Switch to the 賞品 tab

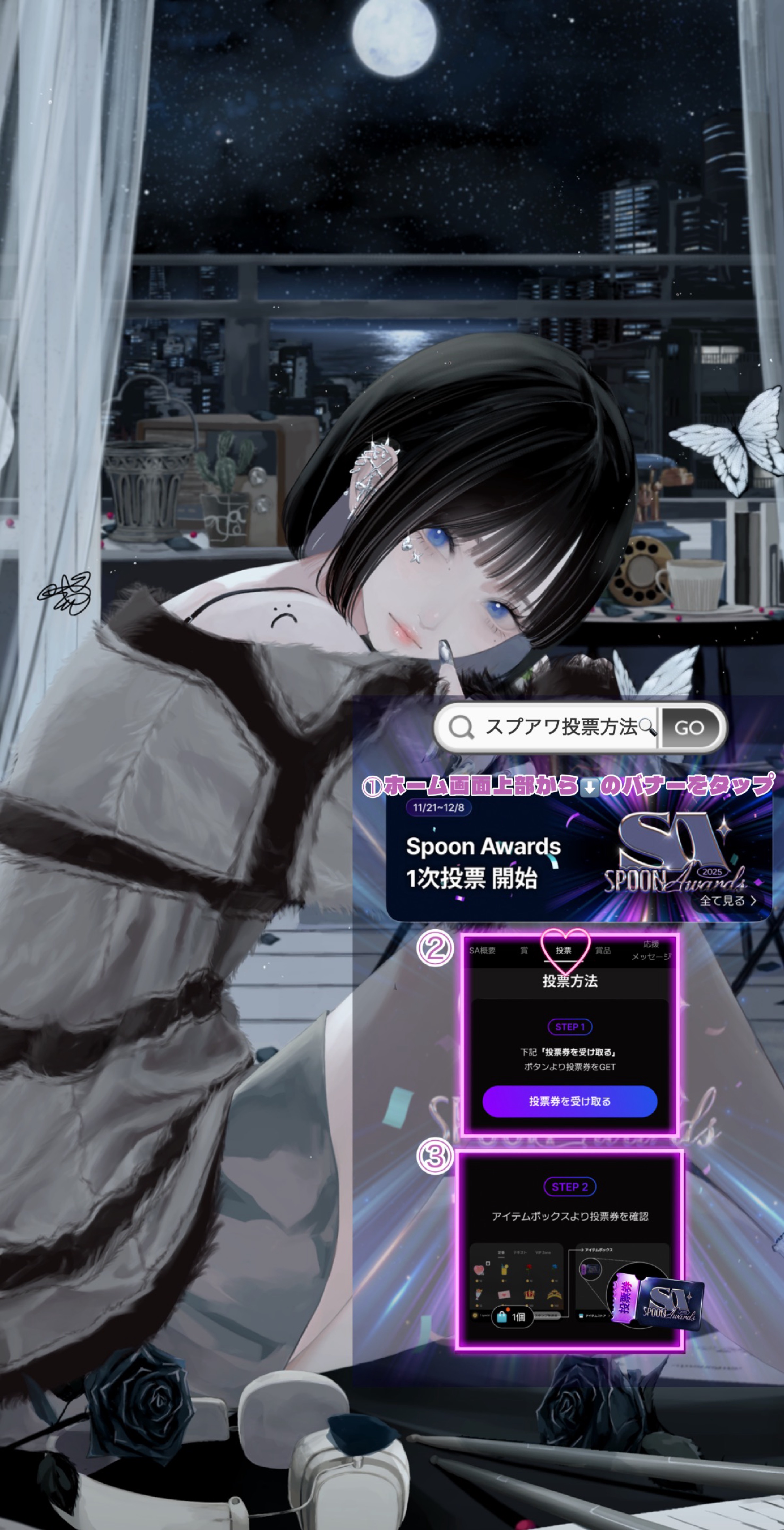[x=603, y=950]
